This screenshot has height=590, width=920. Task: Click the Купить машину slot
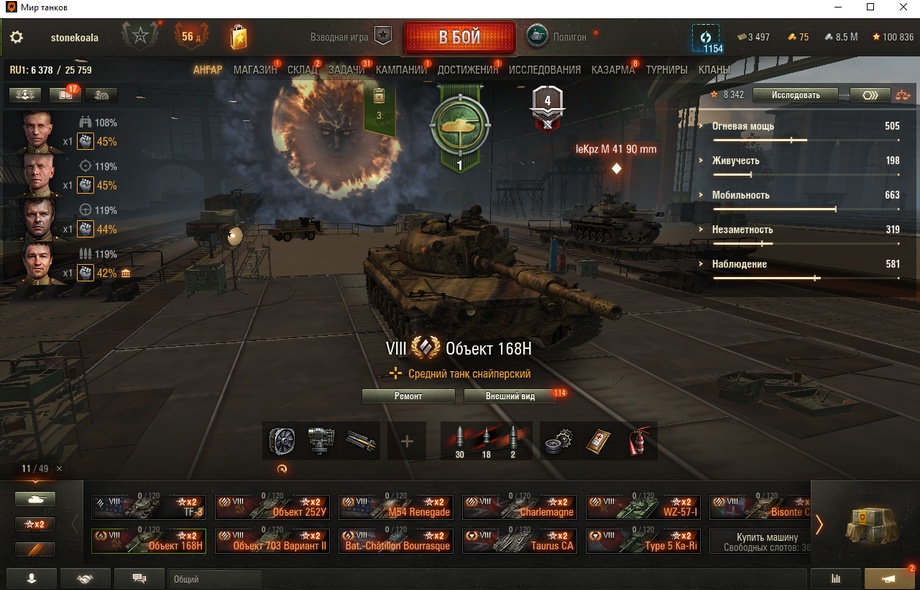pos(760,541)
